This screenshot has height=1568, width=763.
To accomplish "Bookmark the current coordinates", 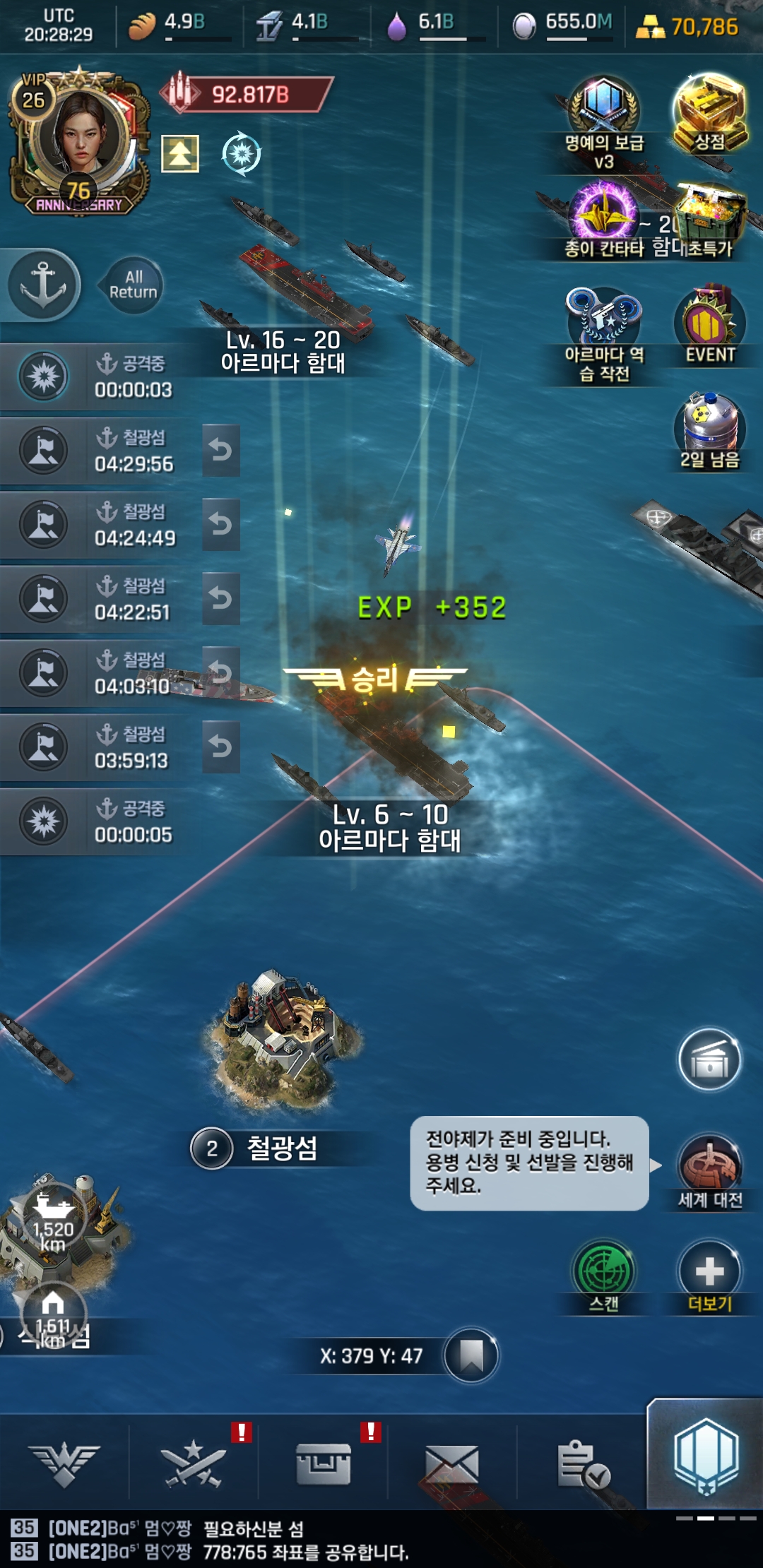I will tap(471, 1355).
